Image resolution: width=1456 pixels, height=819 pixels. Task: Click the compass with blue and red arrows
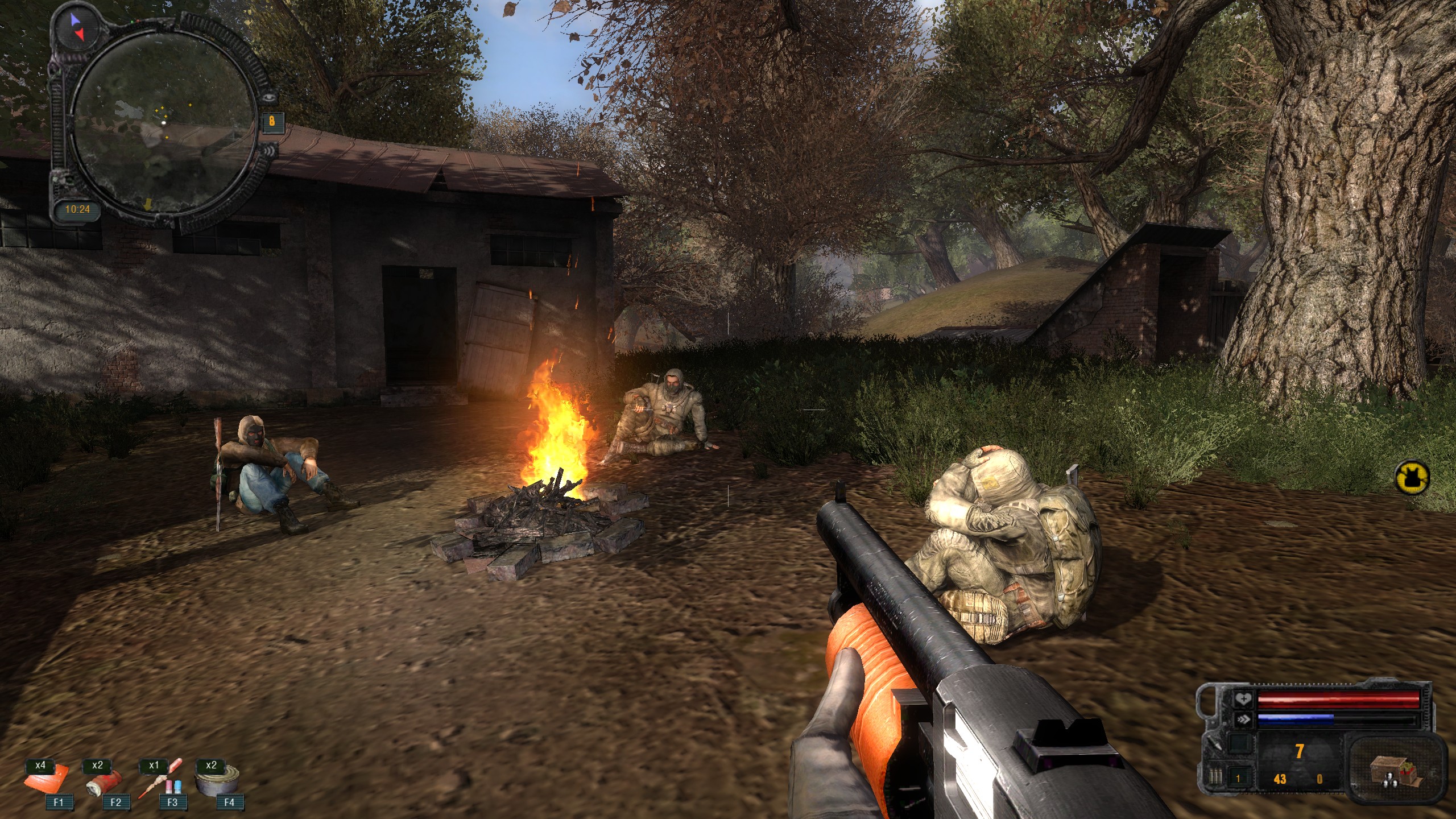tap(76, 27)
